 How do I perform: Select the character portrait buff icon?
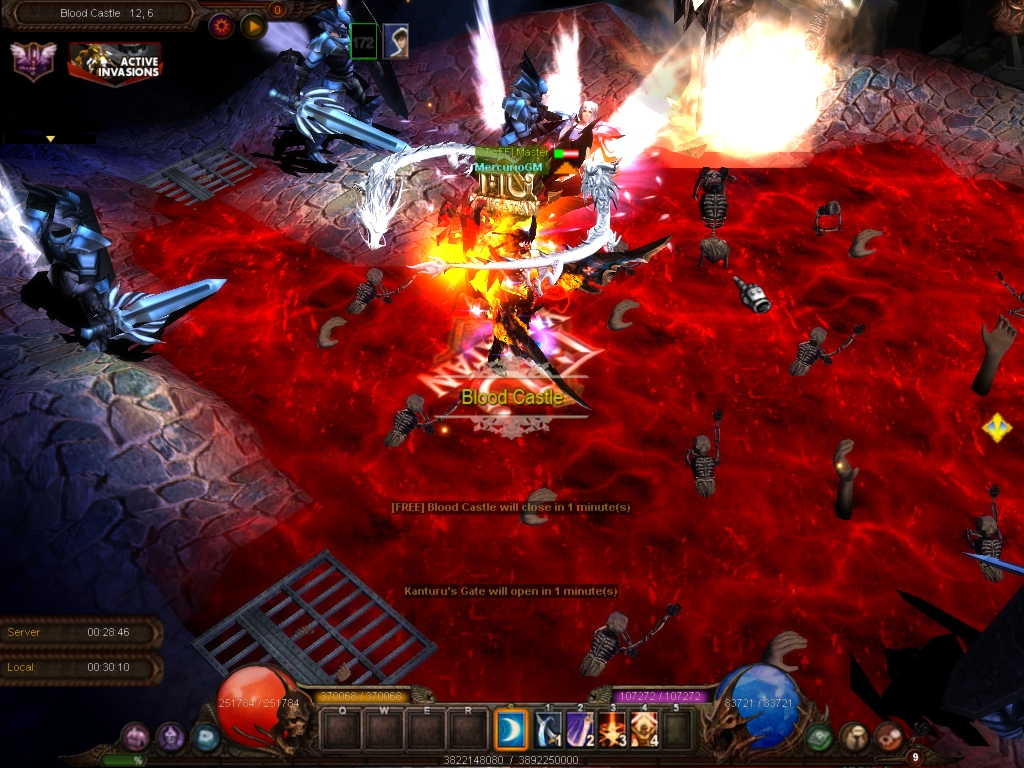pos(396,41)
